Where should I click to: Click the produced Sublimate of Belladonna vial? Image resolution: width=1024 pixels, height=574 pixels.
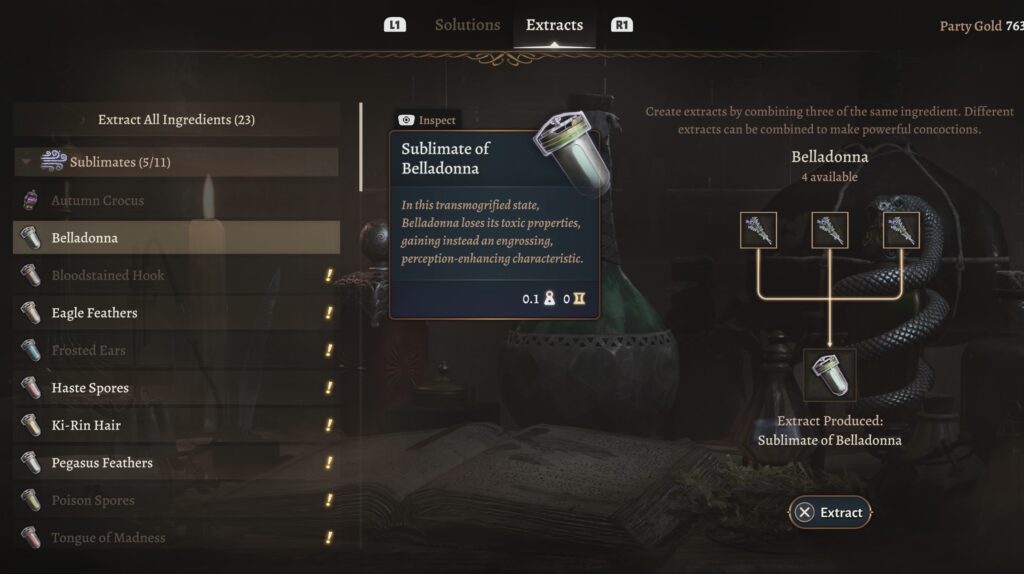pos(831,374)
